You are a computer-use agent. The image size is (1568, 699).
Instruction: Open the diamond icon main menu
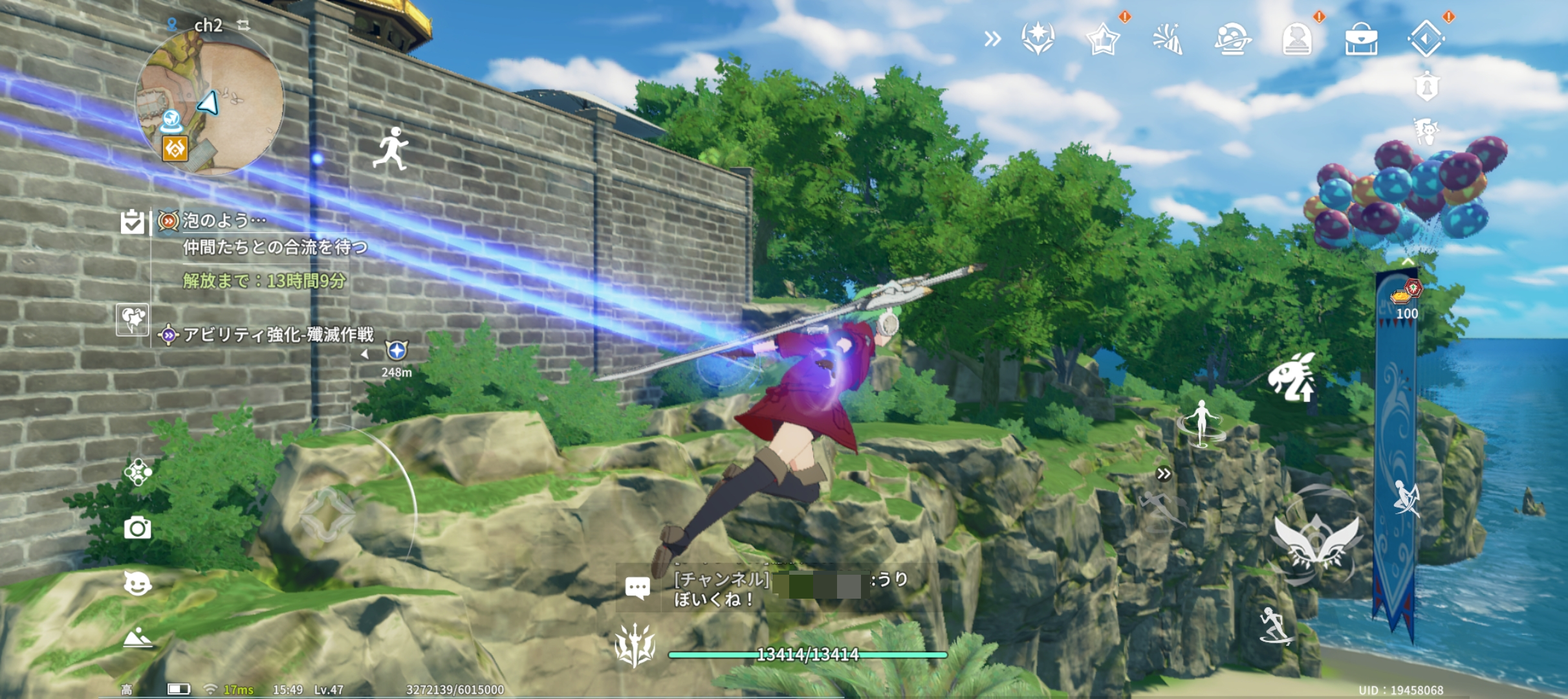click(1426, 39)
